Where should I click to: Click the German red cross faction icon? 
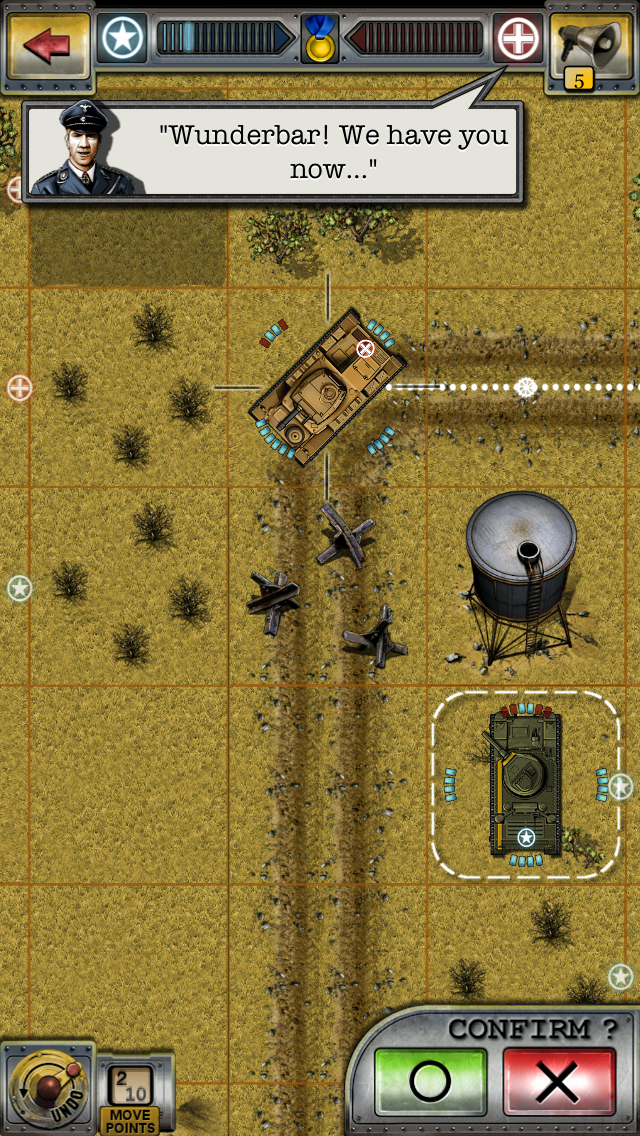coord(518,39)
